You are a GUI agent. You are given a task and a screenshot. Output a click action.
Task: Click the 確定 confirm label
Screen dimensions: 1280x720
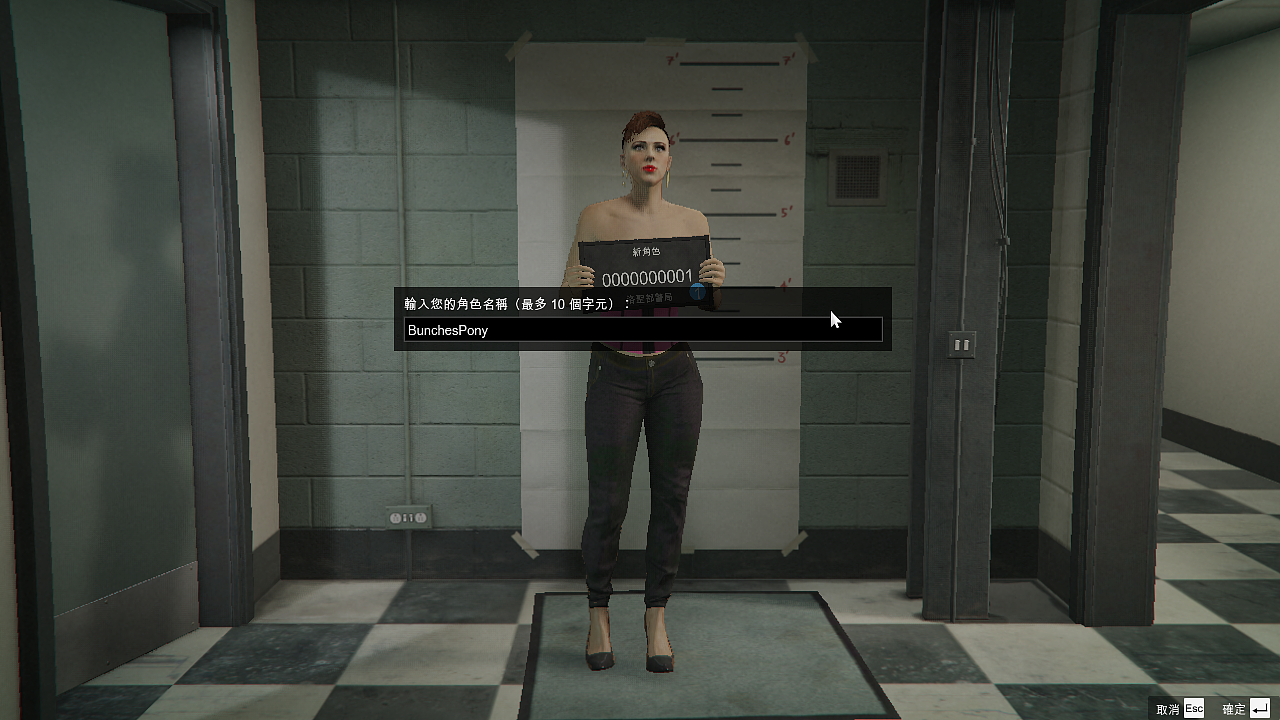[x=1232, y=708]
